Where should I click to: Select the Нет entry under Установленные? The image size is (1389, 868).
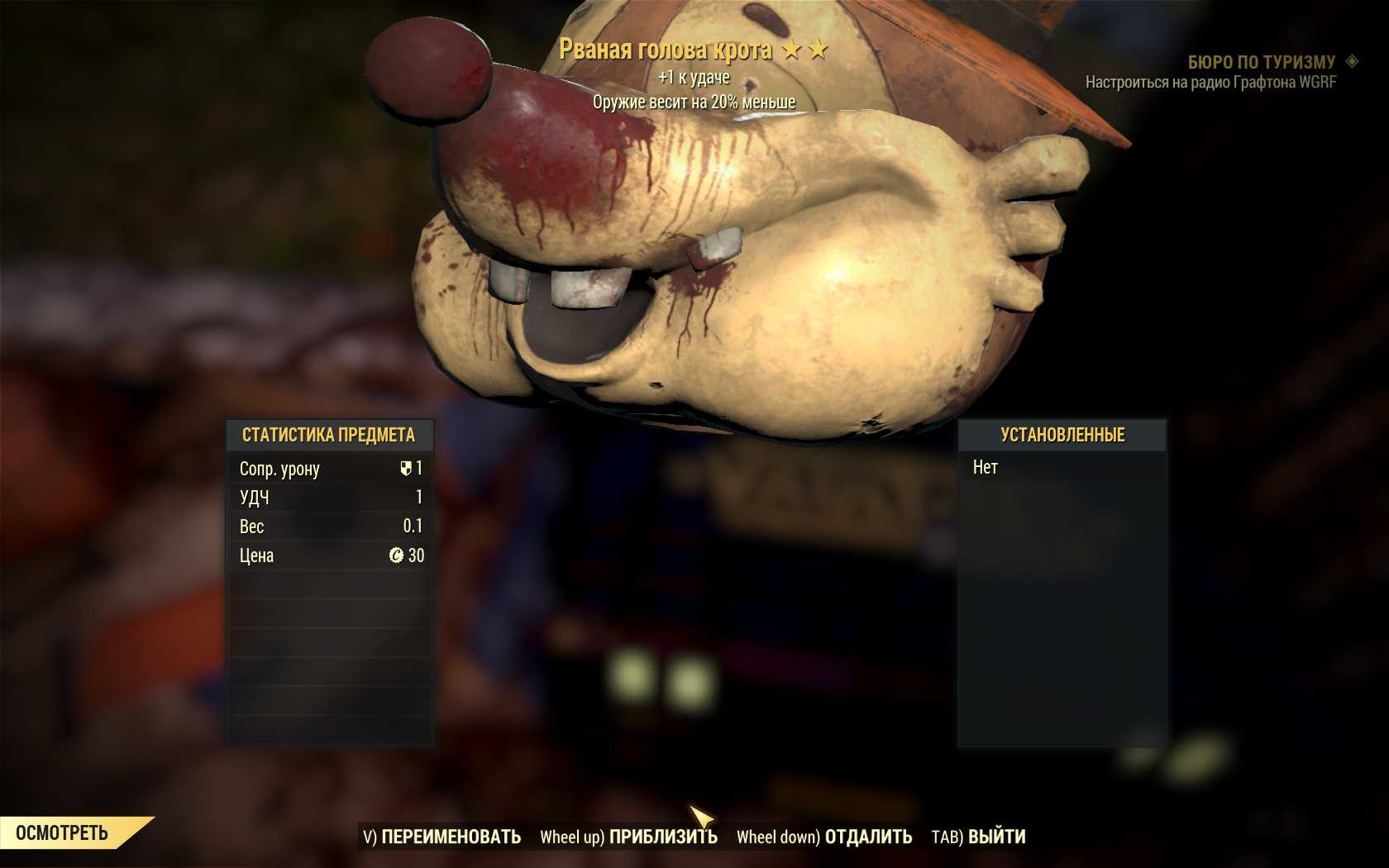(986, 468)
